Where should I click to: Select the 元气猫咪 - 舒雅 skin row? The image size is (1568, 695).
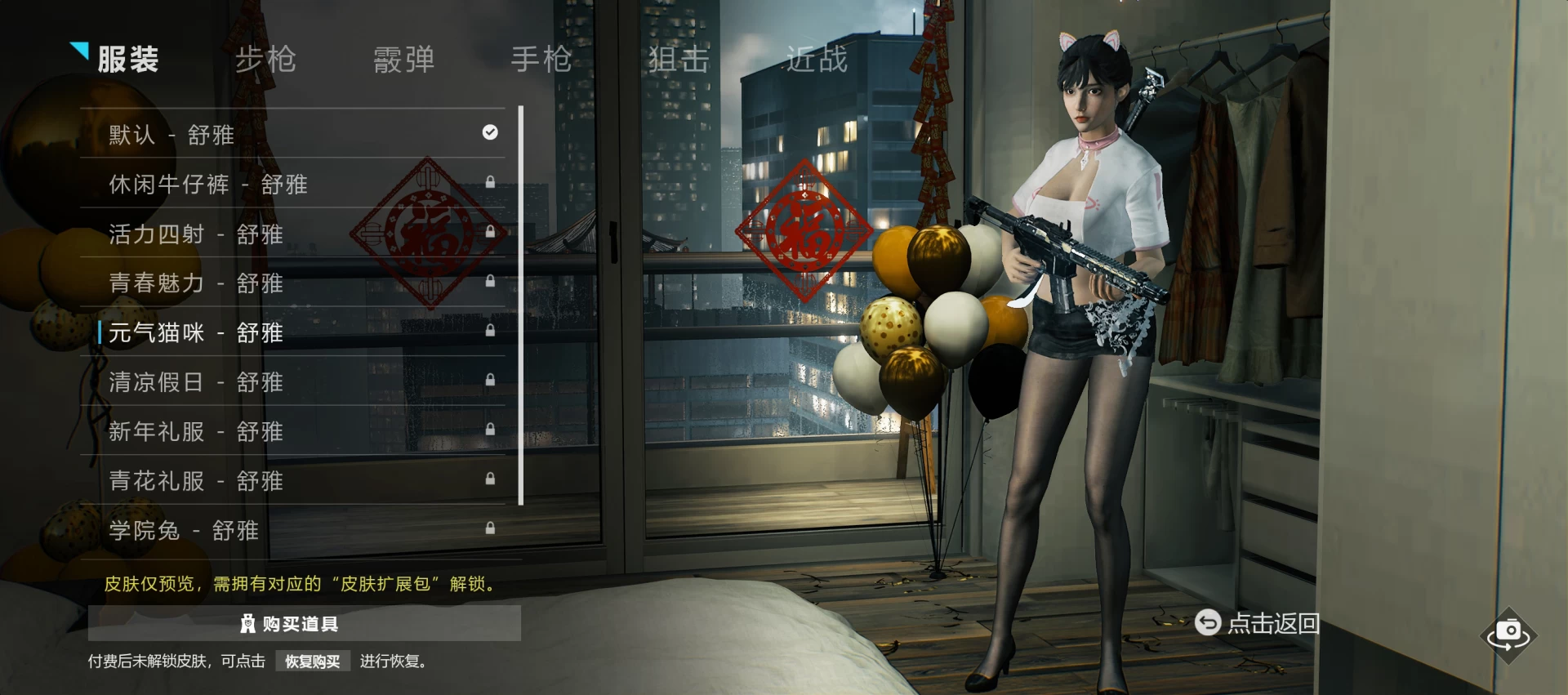(294, 332)
